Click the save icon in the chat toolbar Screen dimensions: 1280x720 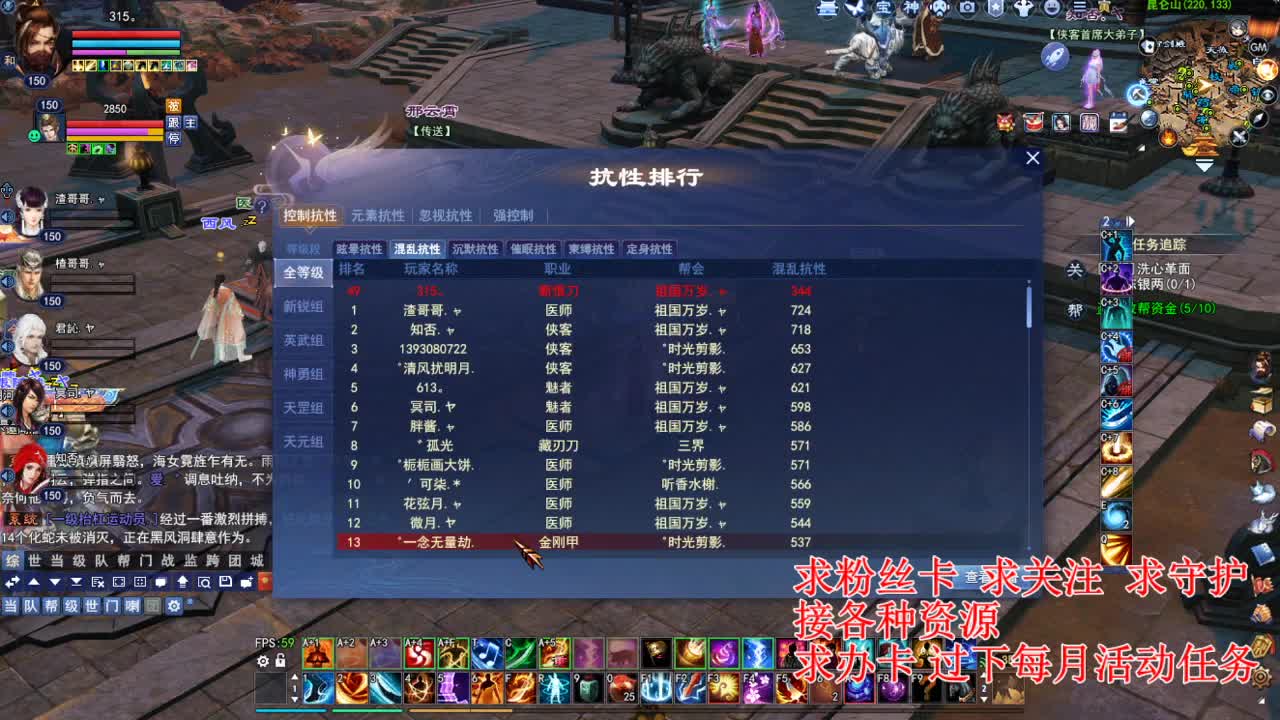[226, 582]
